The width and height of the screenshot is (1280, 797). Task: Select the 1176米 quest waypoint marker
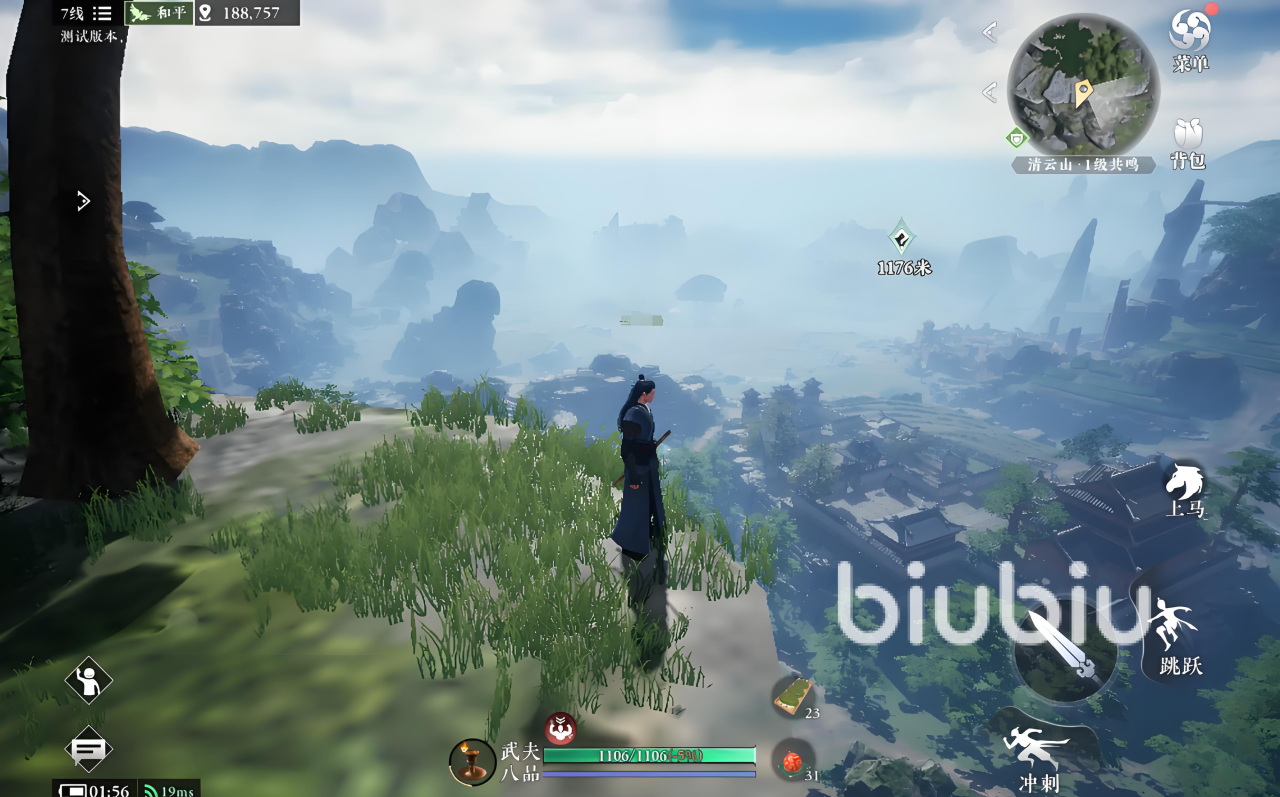pyautogui.click(x=902, y=238)
